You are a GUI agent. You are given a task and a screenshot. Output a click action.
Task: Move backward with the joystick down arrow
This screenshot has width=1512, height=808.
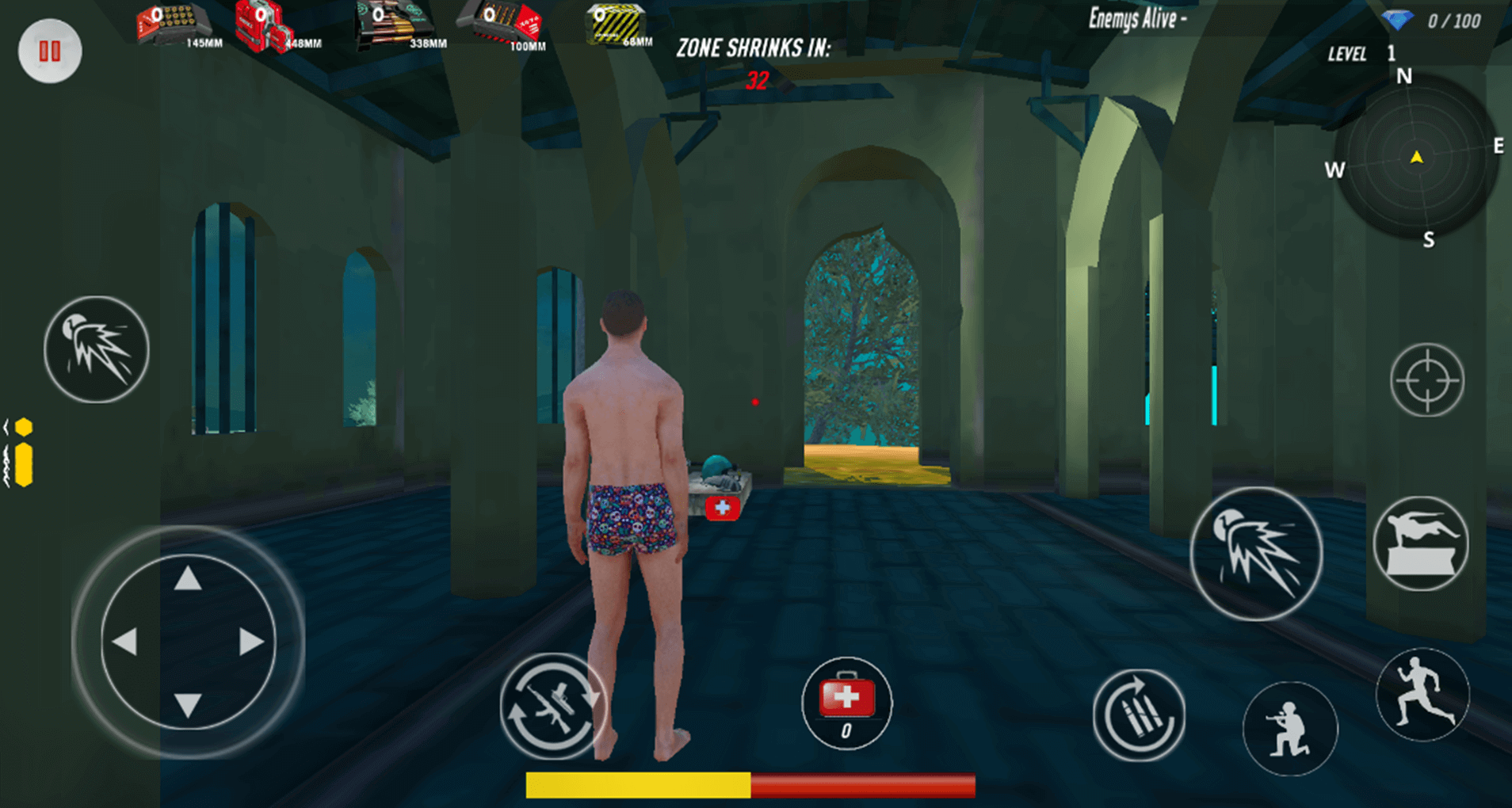click(x=188, y=704)
